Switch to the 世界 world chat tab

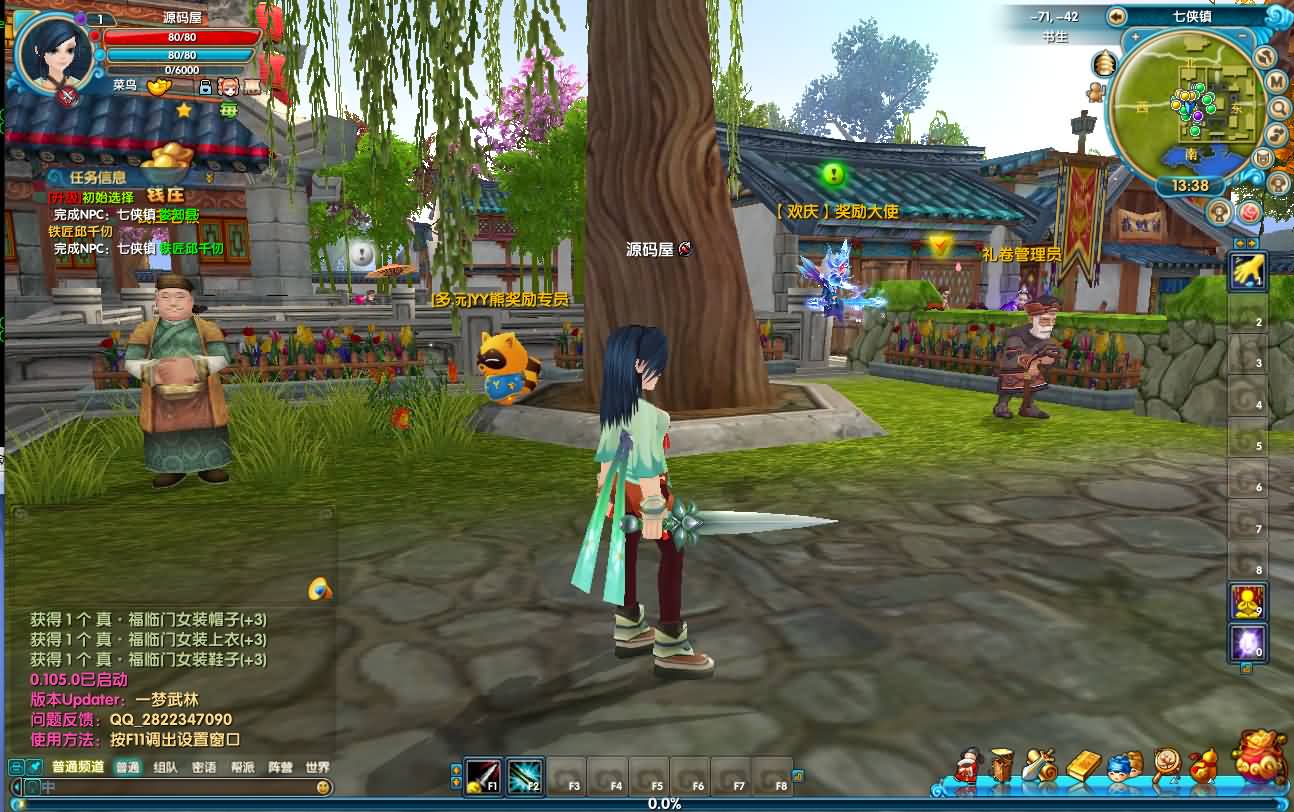coord(317,768)
